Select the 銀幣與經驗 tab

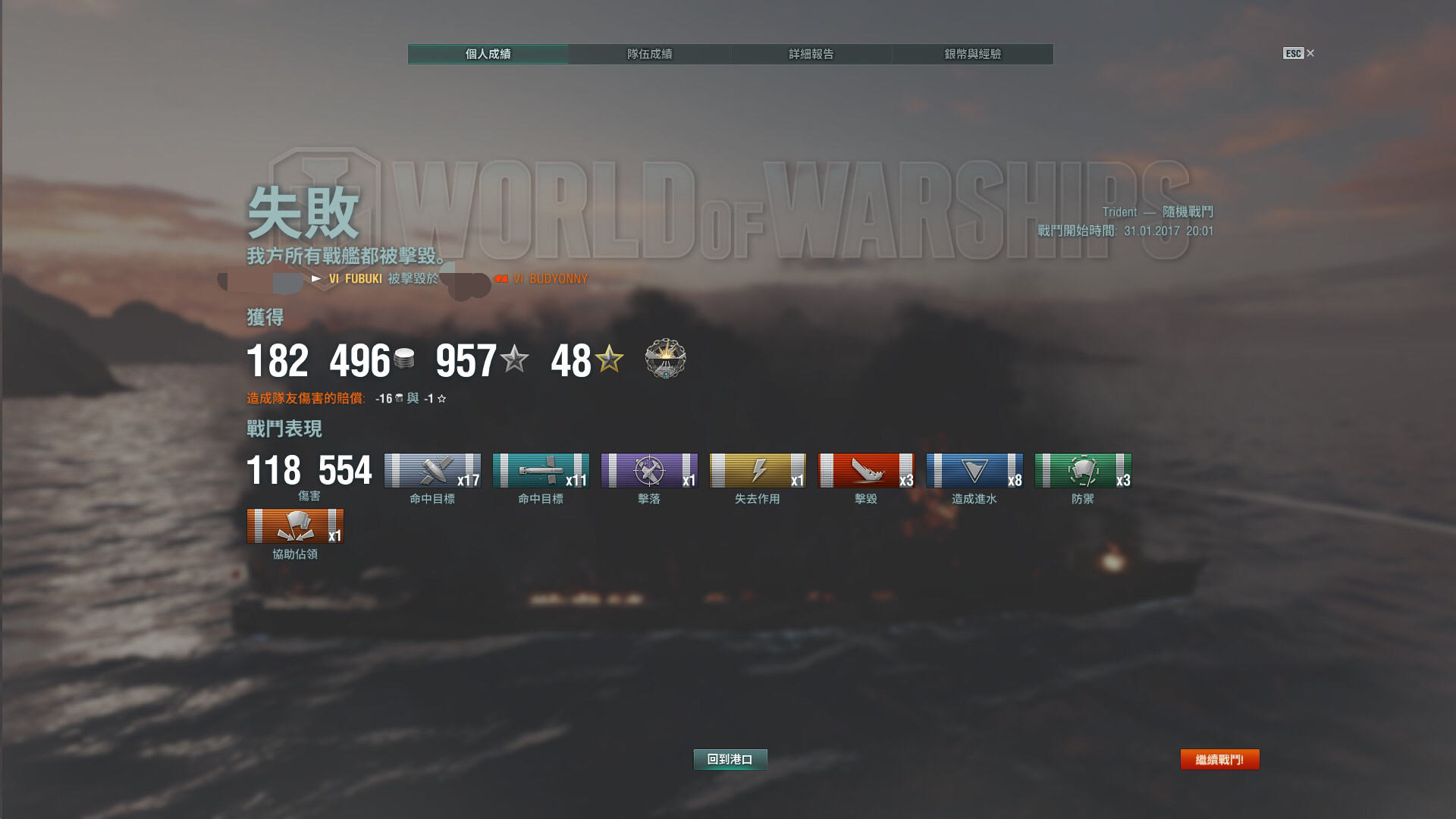(x=972, y=54)
